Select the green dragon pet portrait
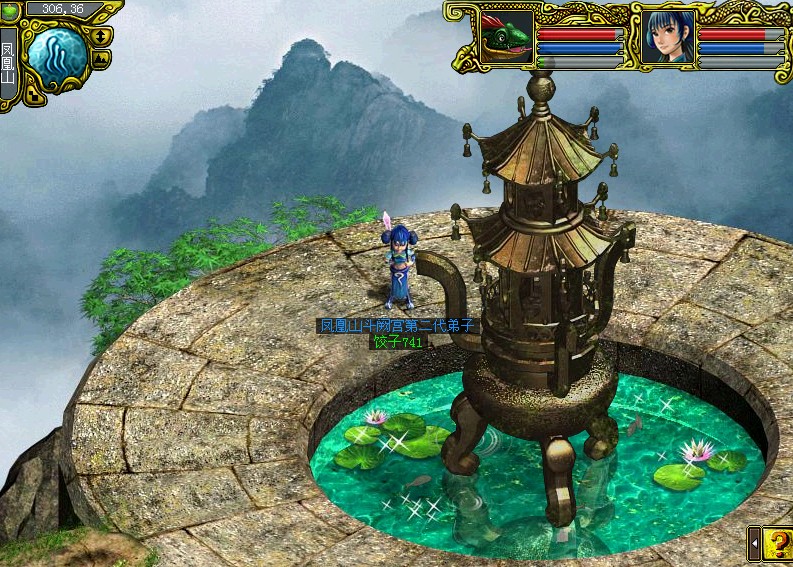This screenshot has width=793, height=567. (x=506, y=38)
